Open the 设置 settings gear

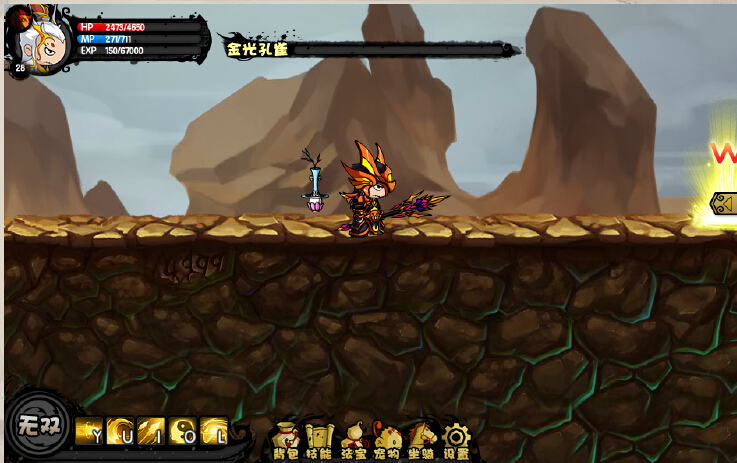456,440
